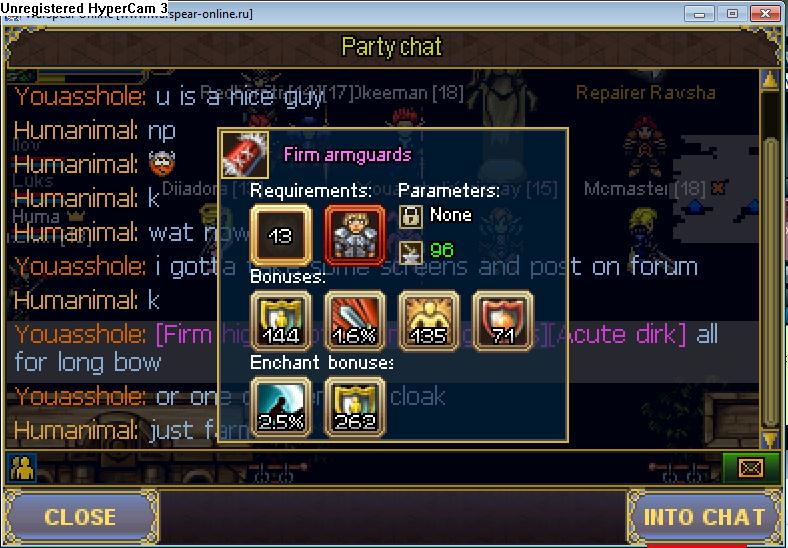This screenshot has width=788, height=548.
Task: Minimize the game window
Action: coord(702,13)
